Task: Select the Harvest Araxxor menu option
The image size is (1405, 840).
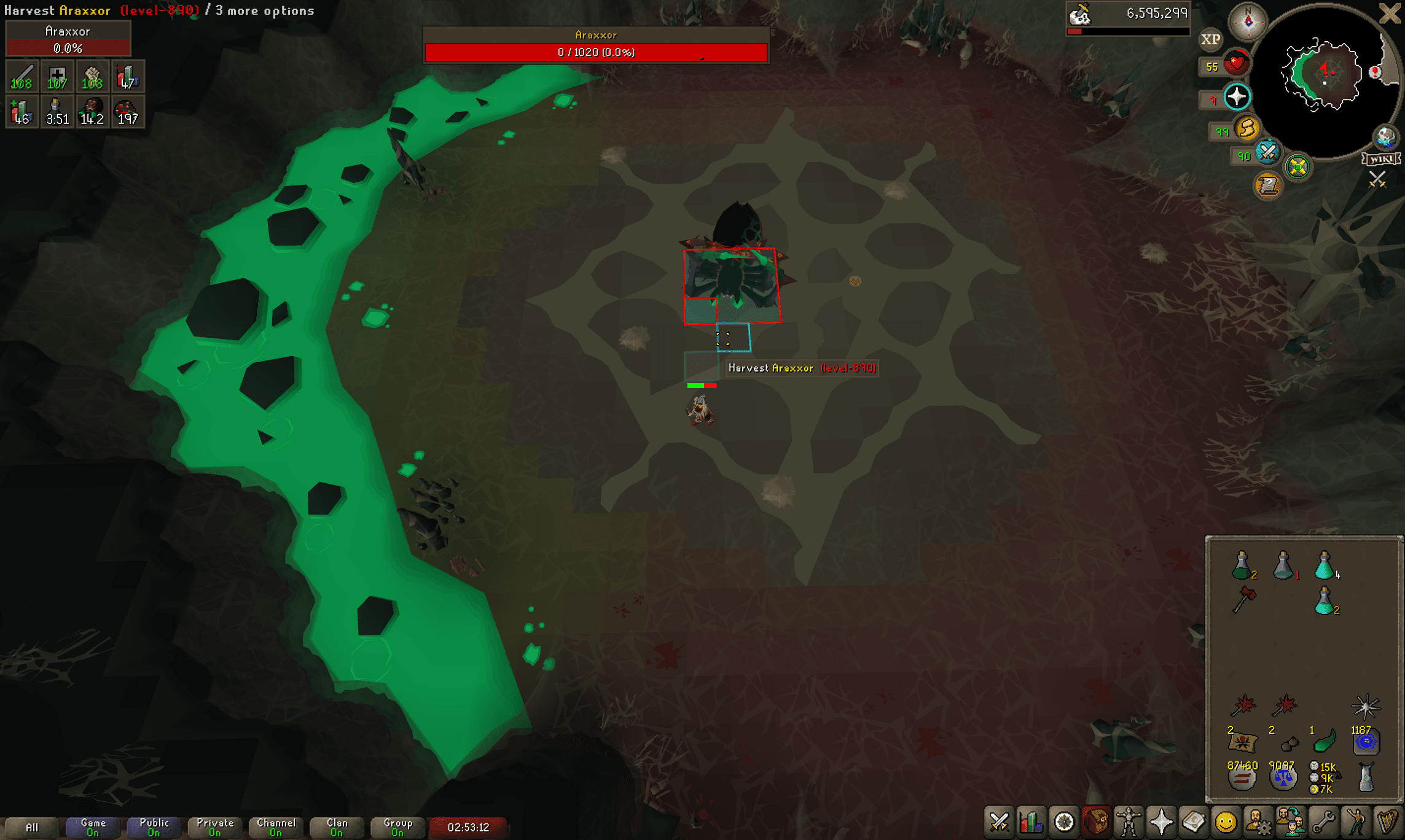Action: click(x=802, y=368)
